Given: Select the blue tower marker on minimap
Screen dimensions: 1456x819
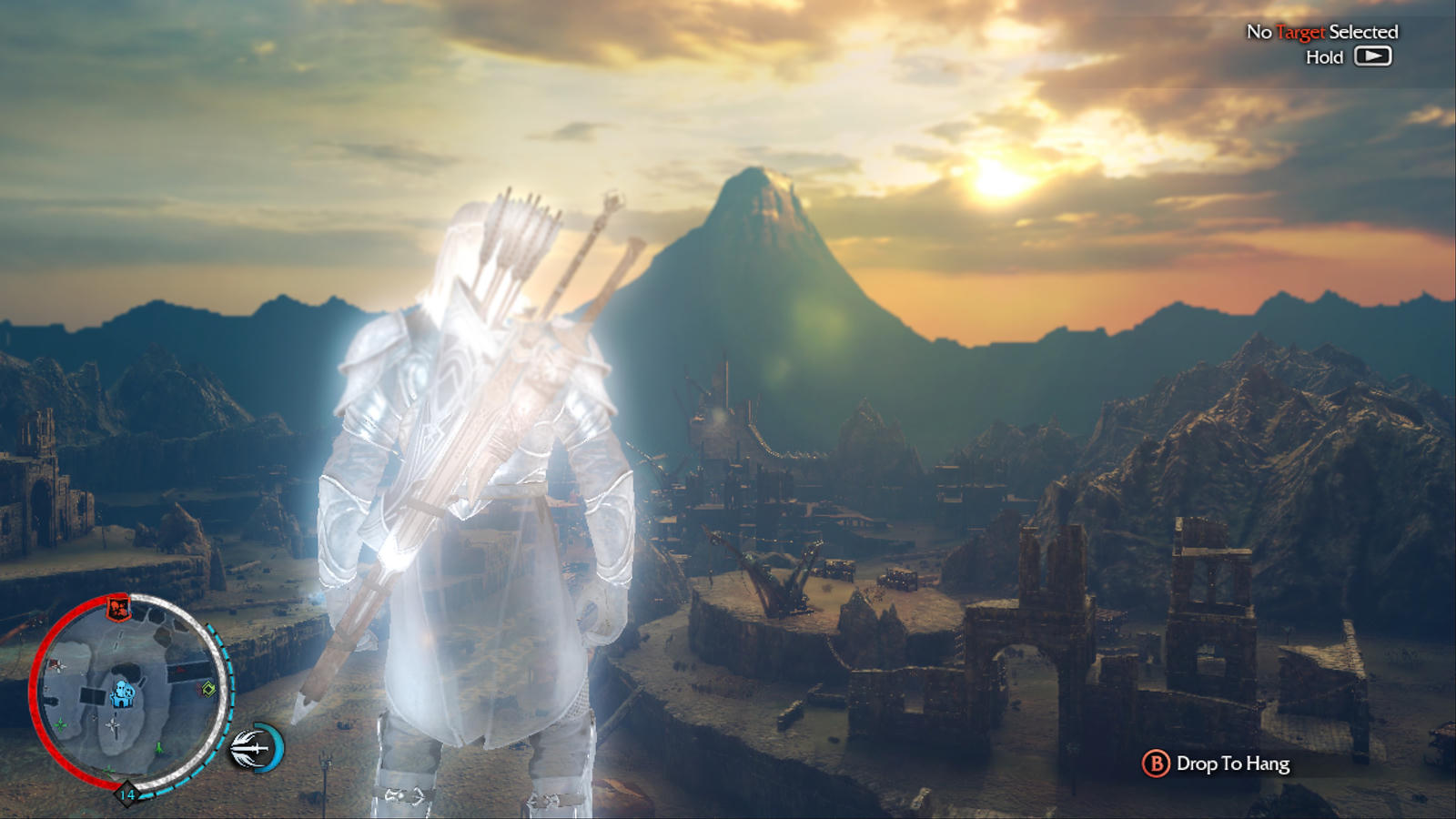Looking at the screenshot, I should pos(121,694).
